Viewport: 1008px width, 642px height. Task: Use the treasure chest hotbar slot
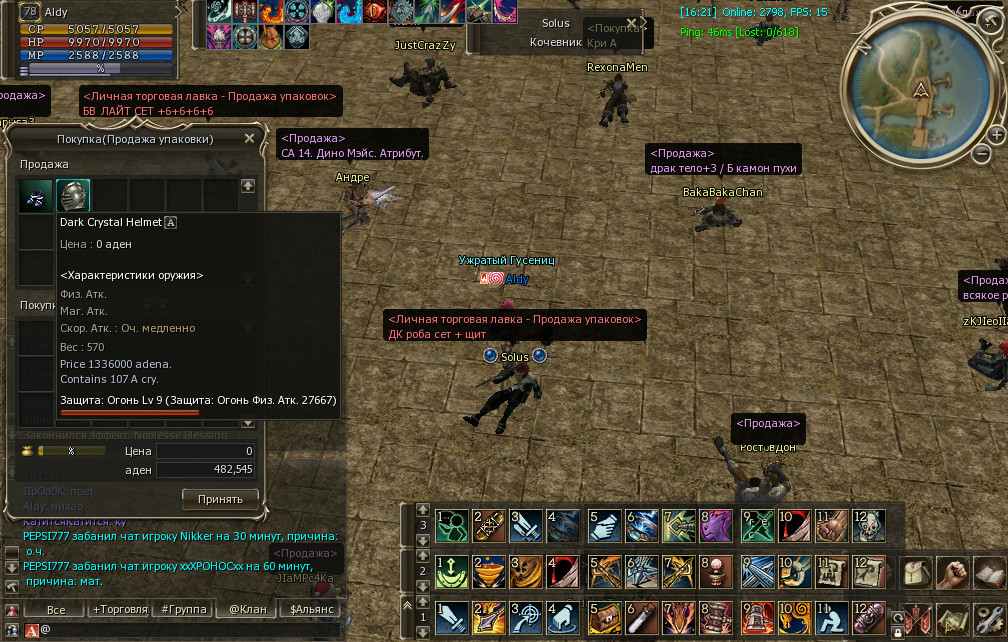click(x=604, y=619)
